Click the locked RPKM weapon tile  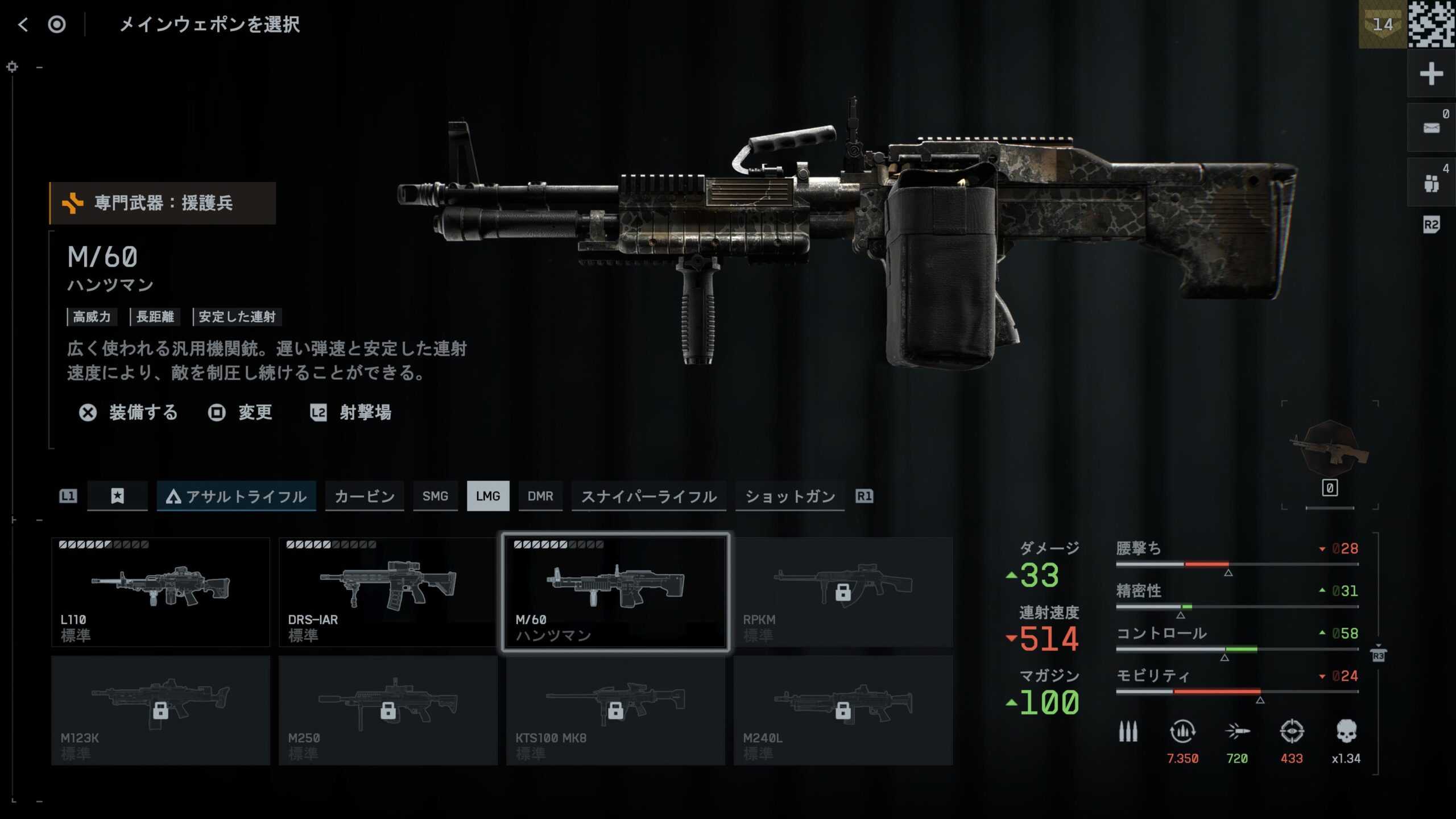pyautogui.click(x=843, y=591)
